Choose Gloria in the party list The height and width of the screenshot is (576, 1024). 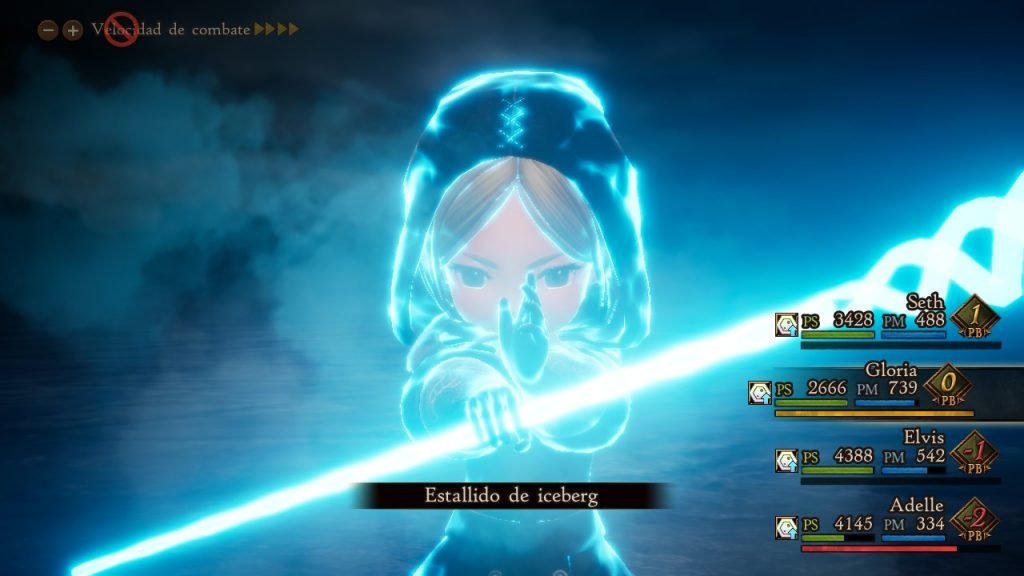tap(891, 370)
